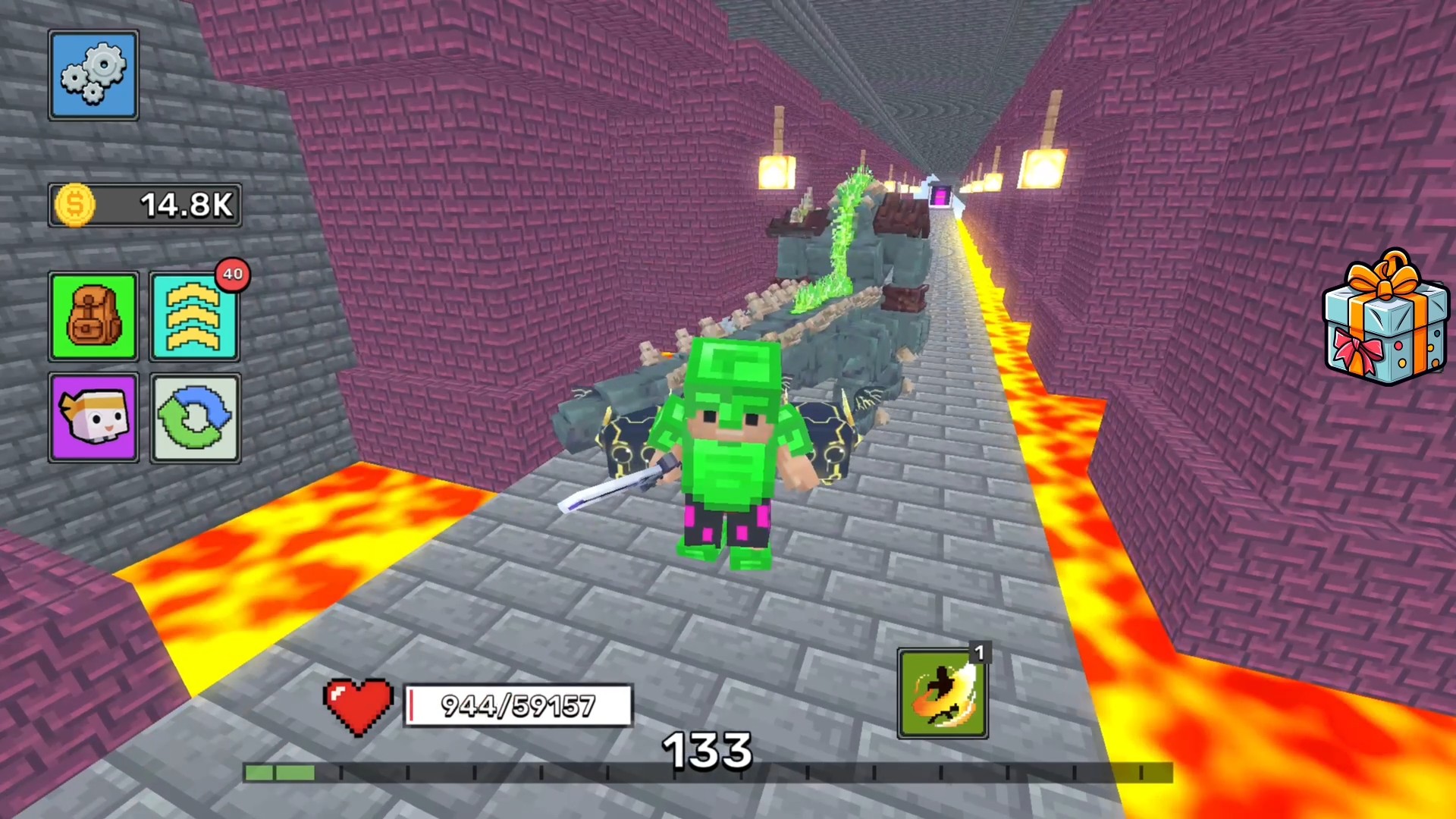
Task: Switch to the pet tab in sidebar
Action: pos(93,418)
